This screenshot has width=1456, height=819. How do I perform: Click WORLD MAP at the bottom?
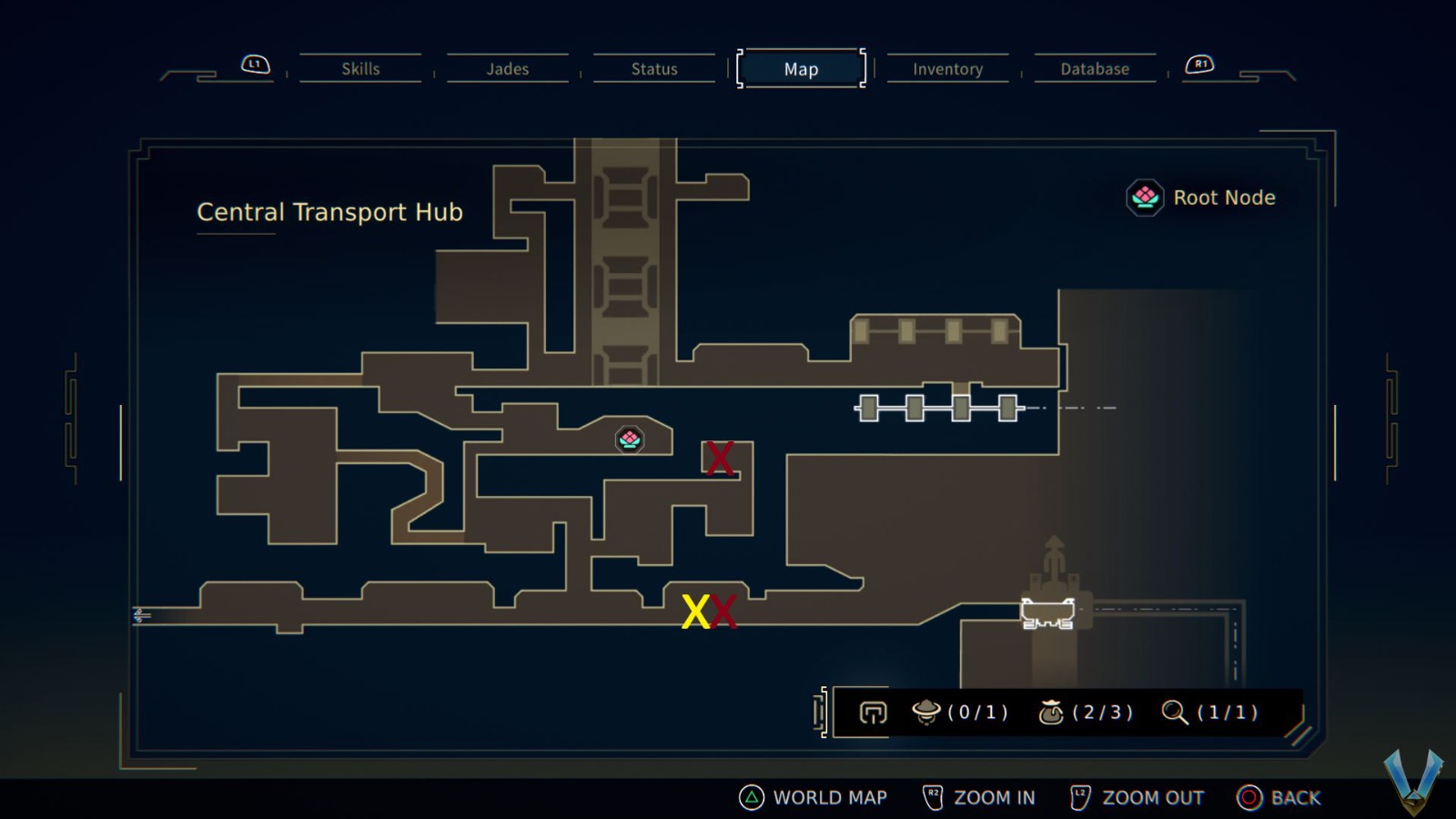pyautogui.click(x=829, y=797)
